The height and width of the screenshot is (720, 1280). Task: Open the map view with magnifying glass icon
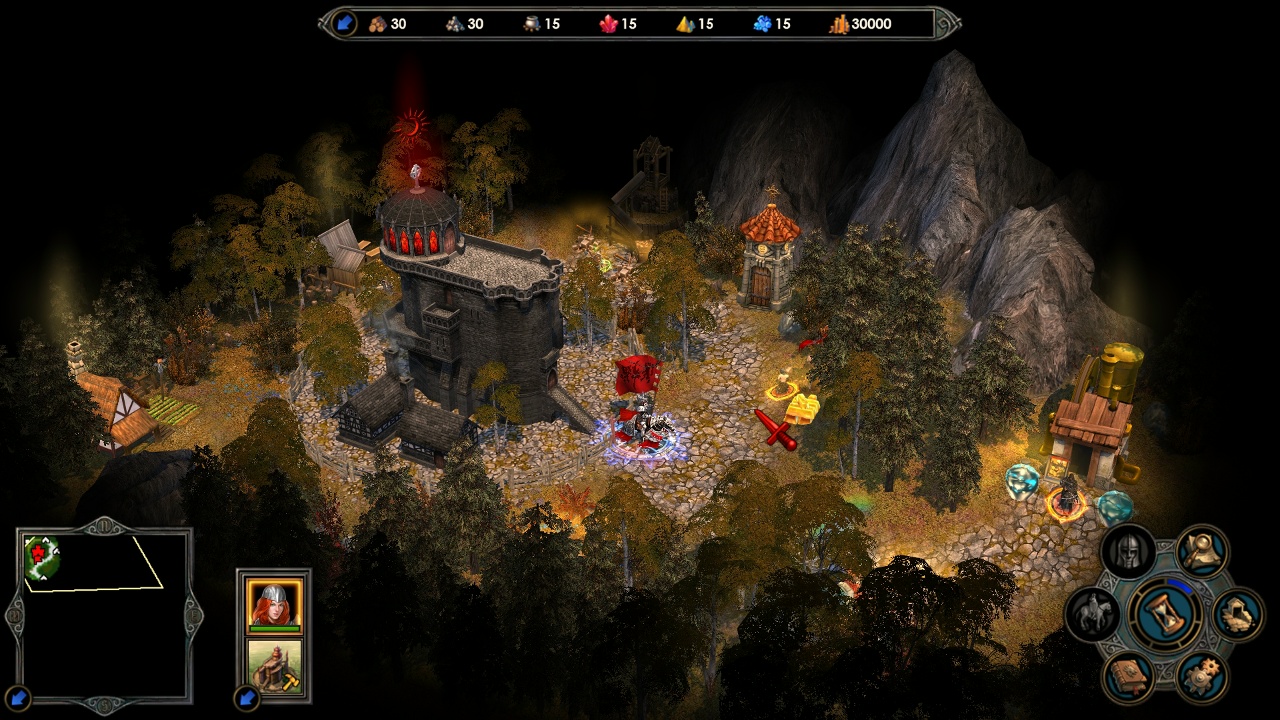[1201, 550]
